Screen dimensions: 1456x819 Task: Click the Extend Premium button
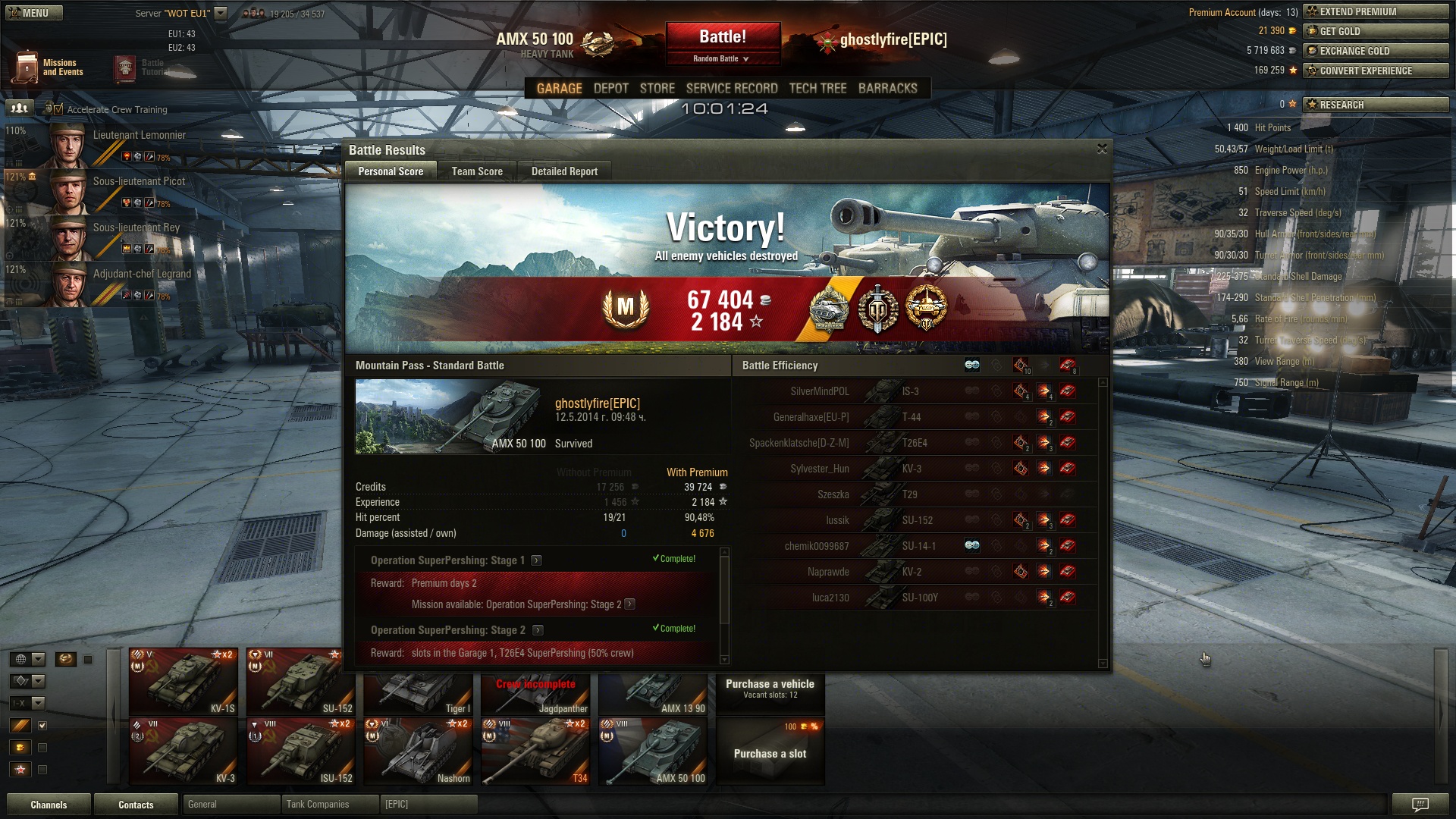click(x=1375, y=12)
